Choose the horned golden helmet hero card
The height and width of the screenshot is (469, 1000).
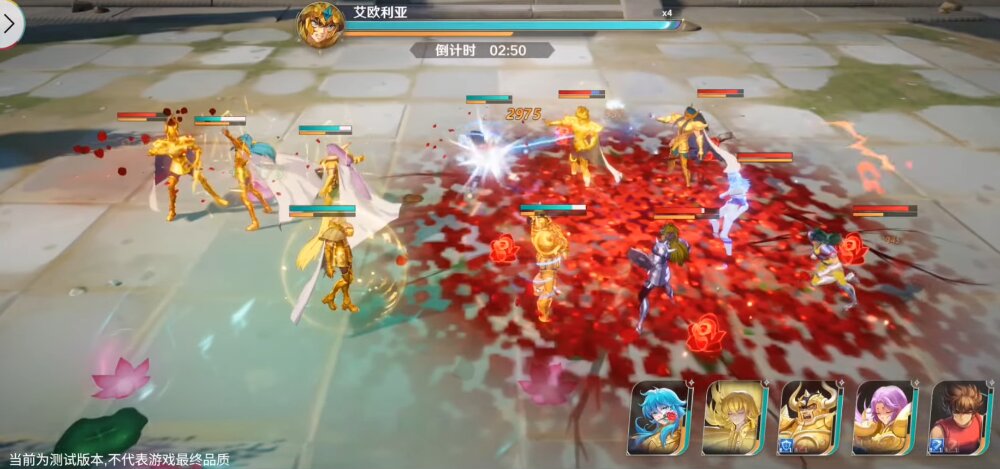809,417
